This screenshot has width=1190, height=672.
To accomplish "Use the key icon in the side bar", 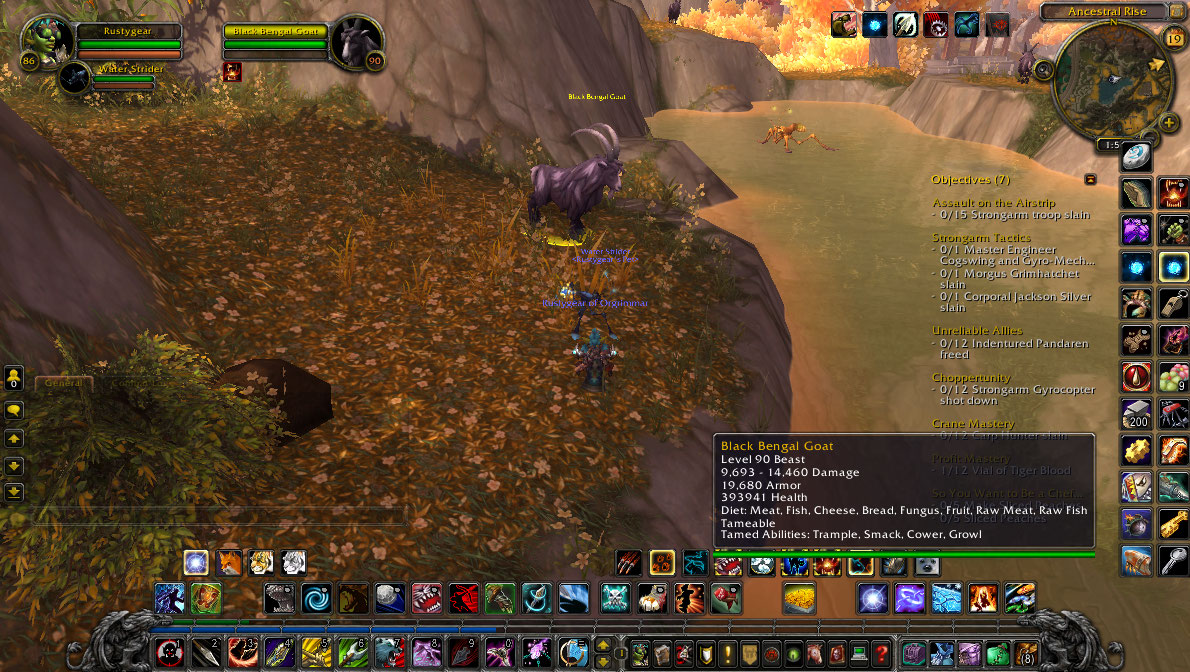I will tap(1173, 561).
